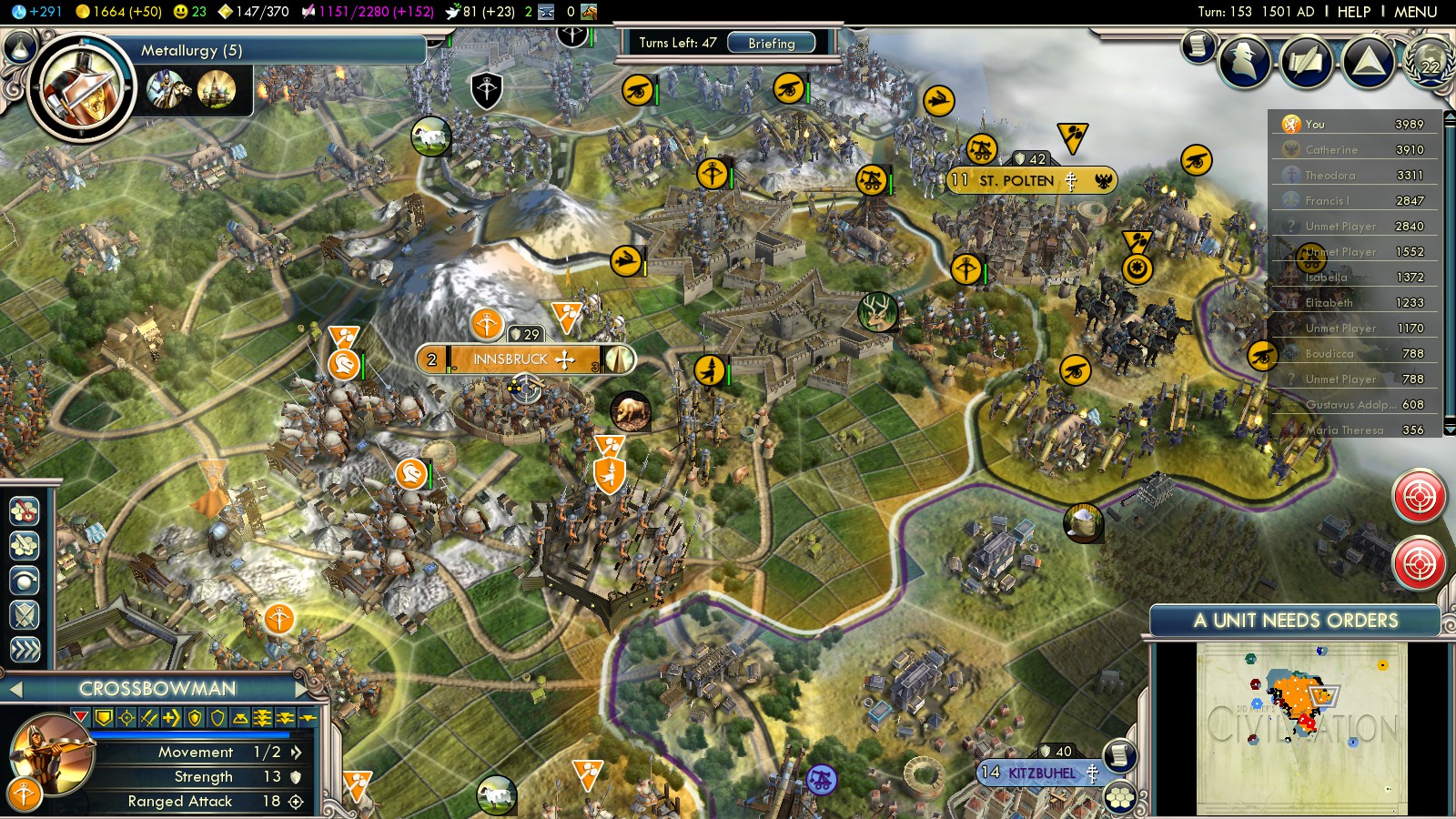Screen dimensions: 1456x819
Task: Select the Kitzbuhel city banner
Action: tap(1041, 773)
